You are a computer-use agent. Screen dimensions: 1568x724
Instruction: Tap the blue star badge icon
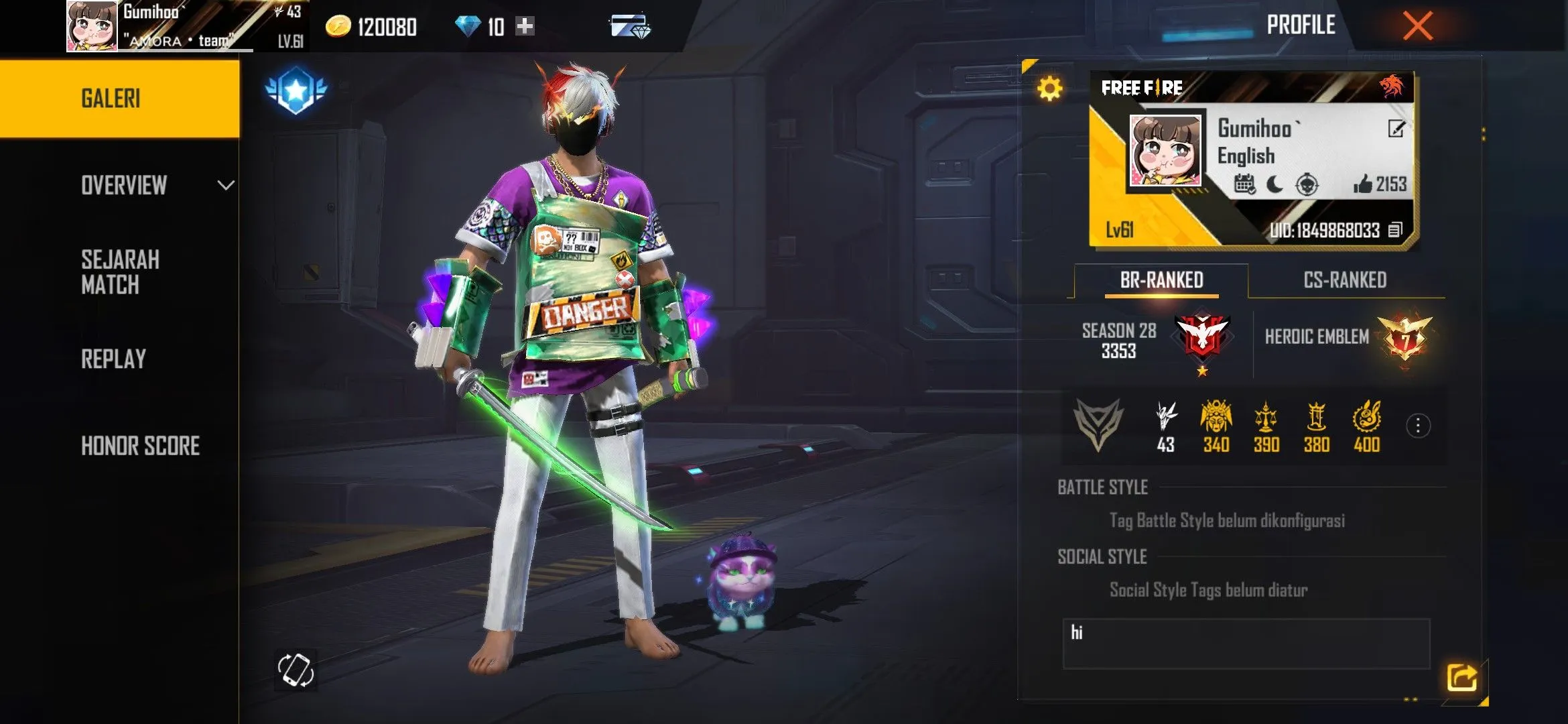[296, 90]
